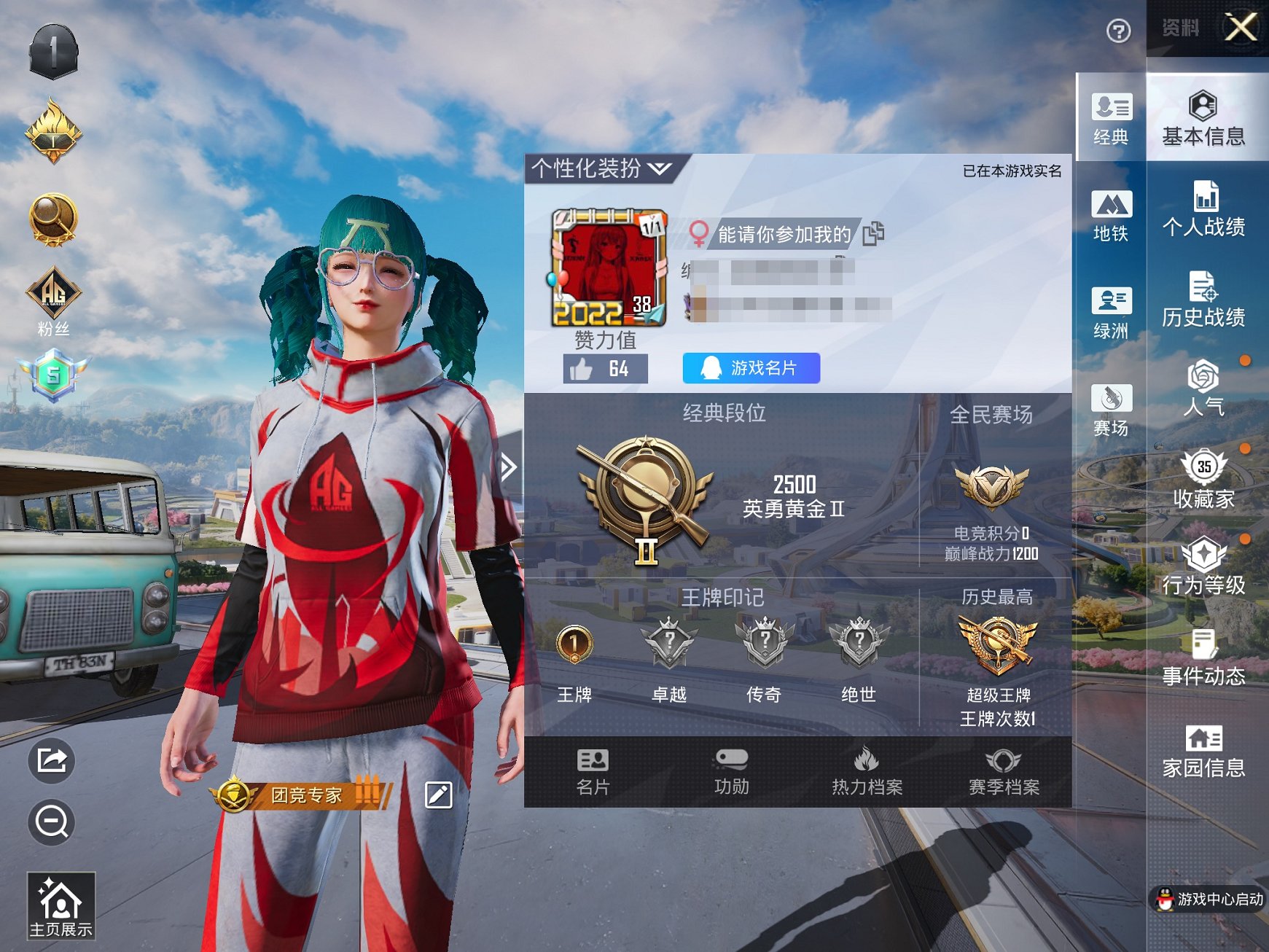Click the 游戏名片 game card button

pos(751,369)
